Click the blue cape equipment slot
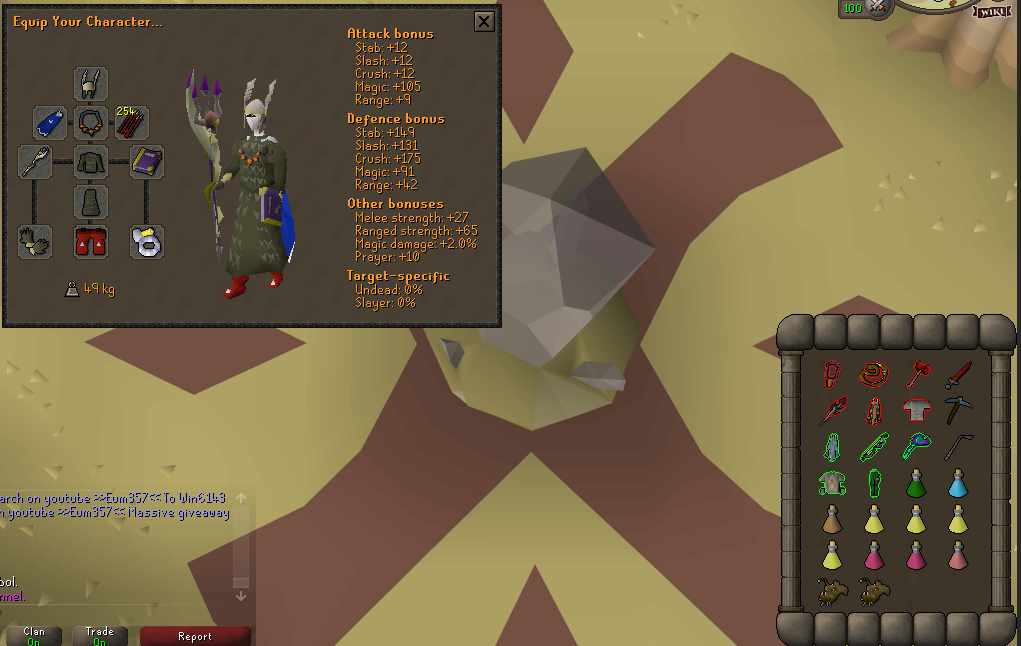This screenshot has height=646, width=1021. coord(50,124)
